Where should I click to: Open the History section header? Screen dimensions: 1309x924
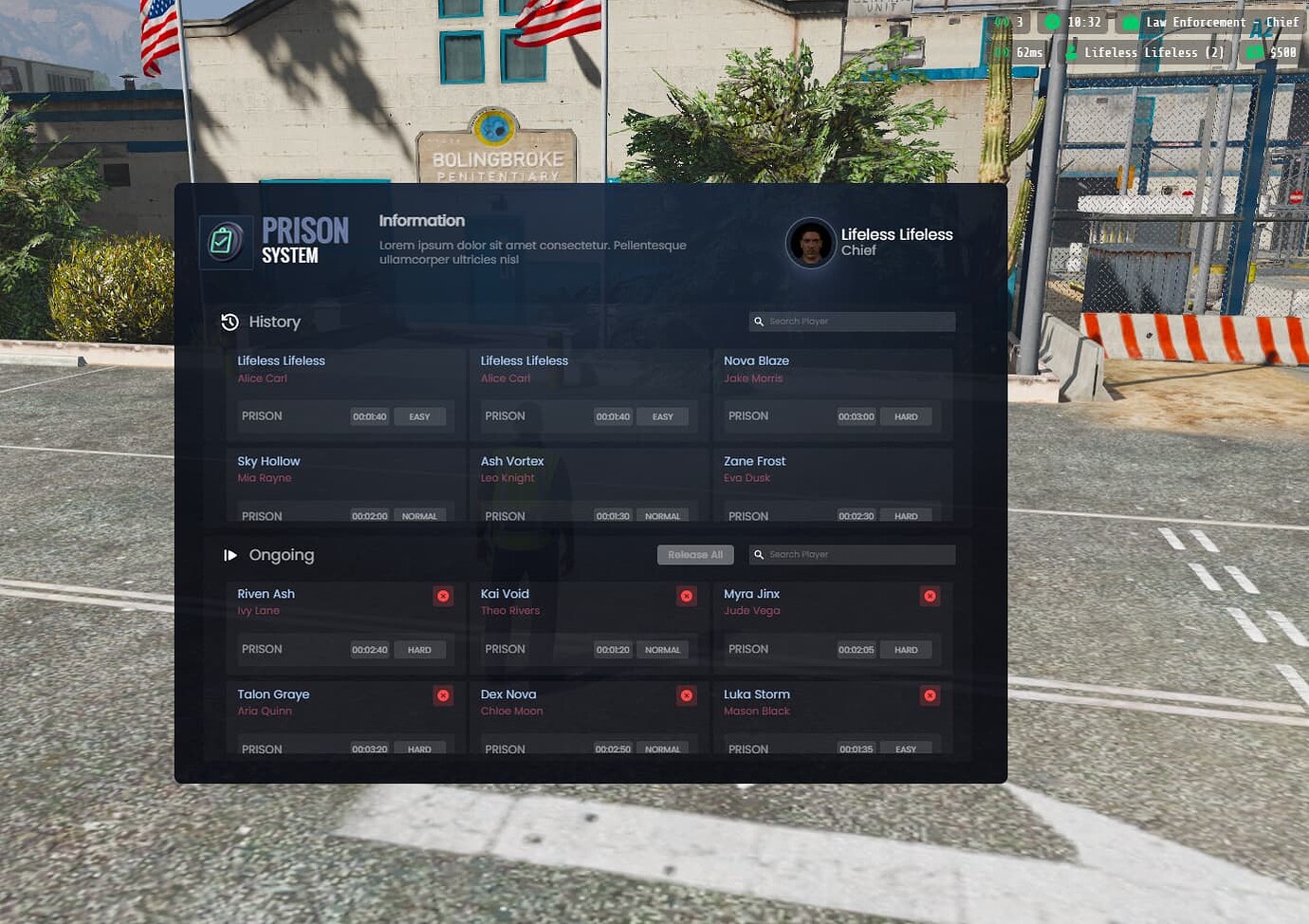pos(275,322)
